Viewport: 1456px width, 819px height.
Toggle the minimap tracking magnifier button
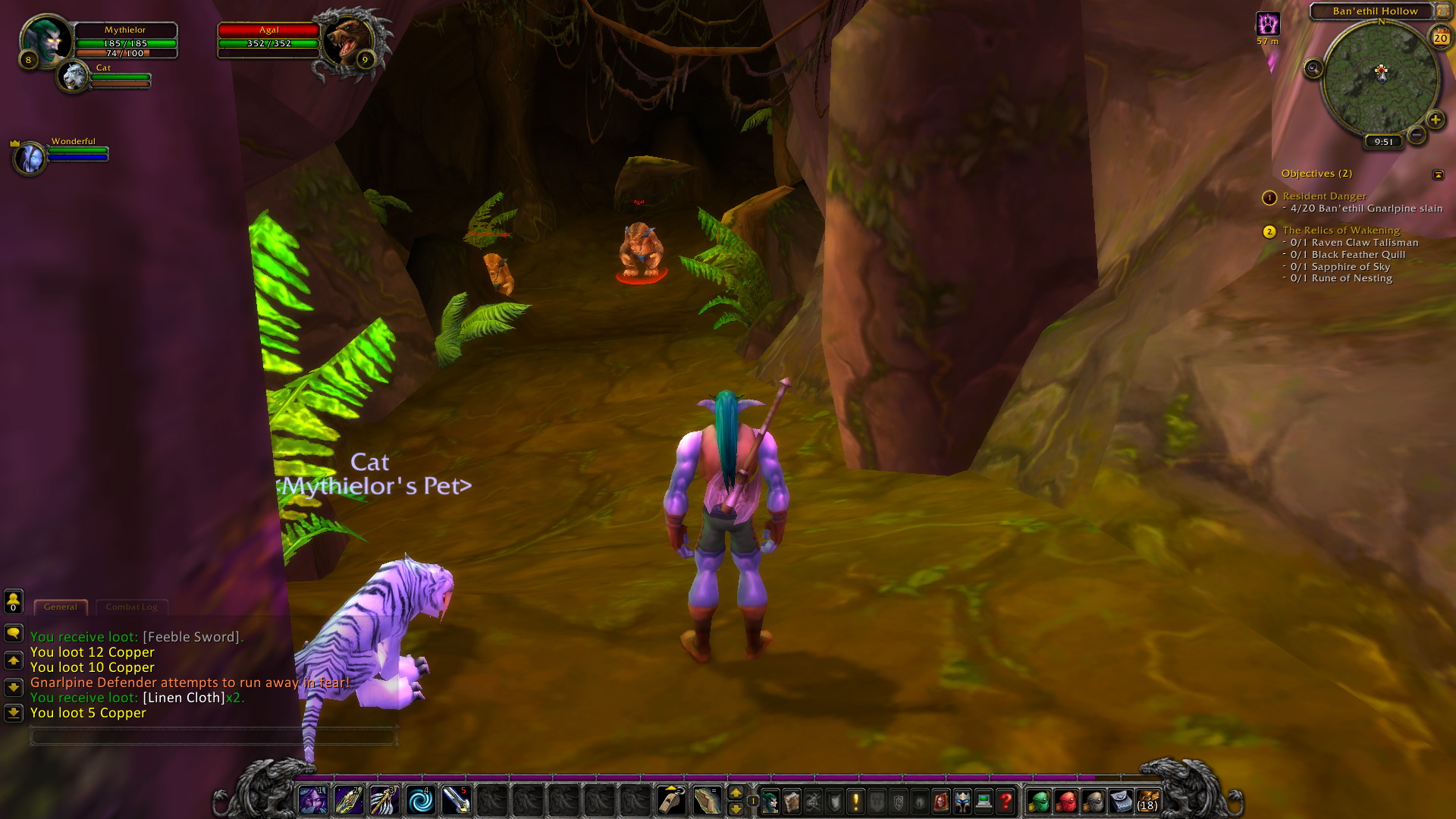point(1313,69)
